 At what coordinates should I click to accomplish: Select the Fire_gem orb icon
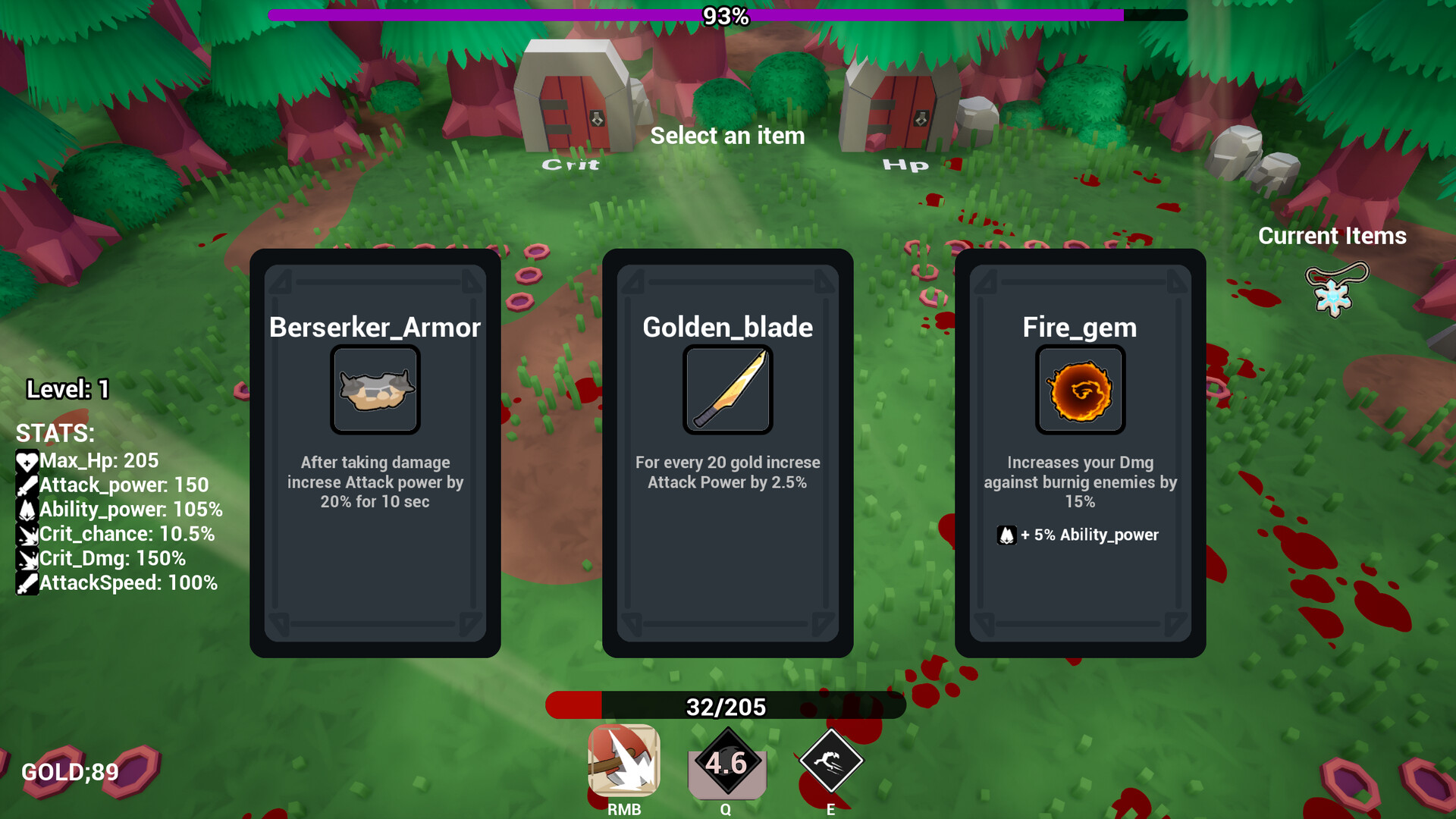[x=1080, y=390]
